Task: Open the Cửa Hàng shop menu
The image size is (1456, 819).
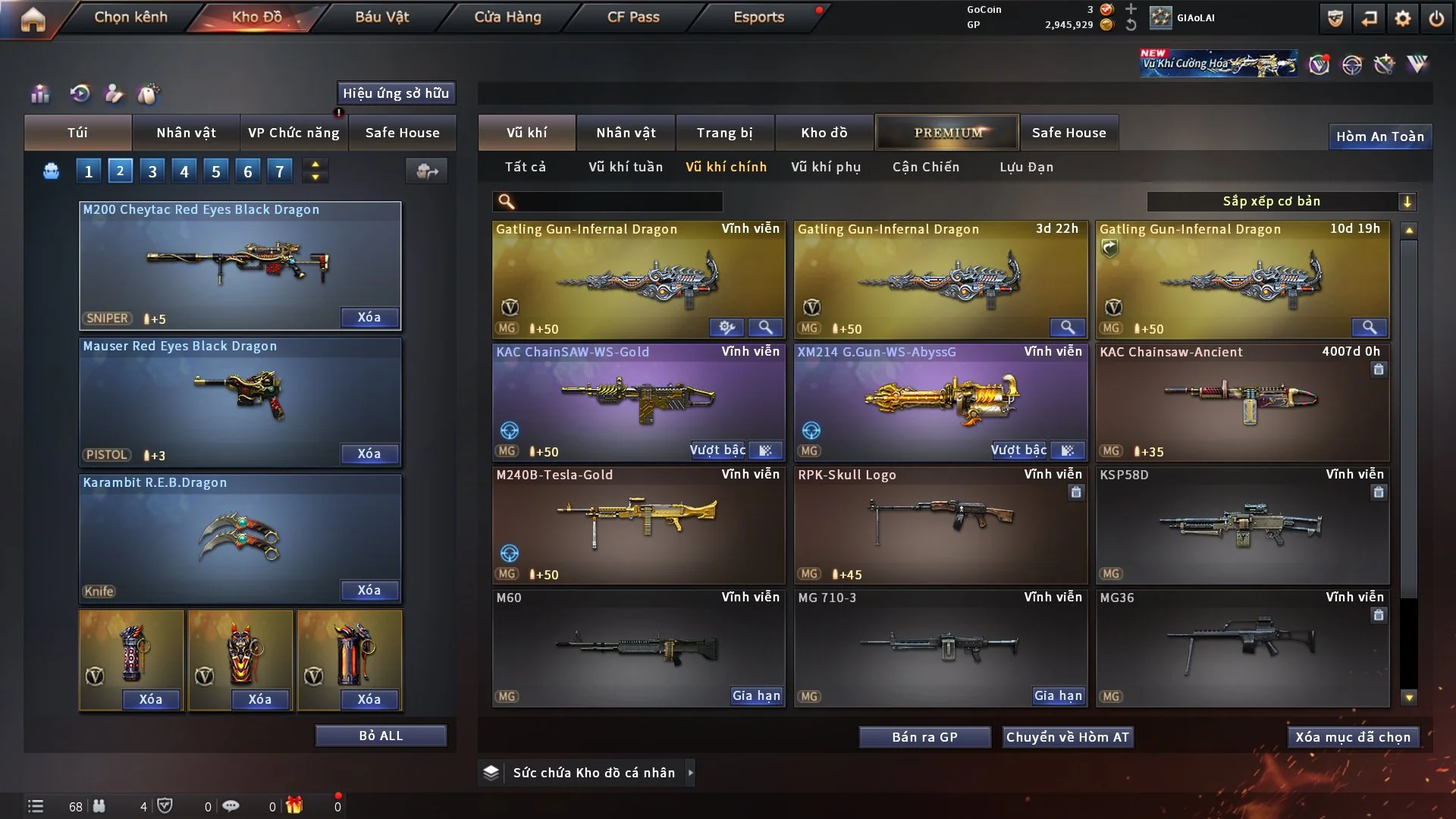Action: pyautogui.click(x=507, y=17)
